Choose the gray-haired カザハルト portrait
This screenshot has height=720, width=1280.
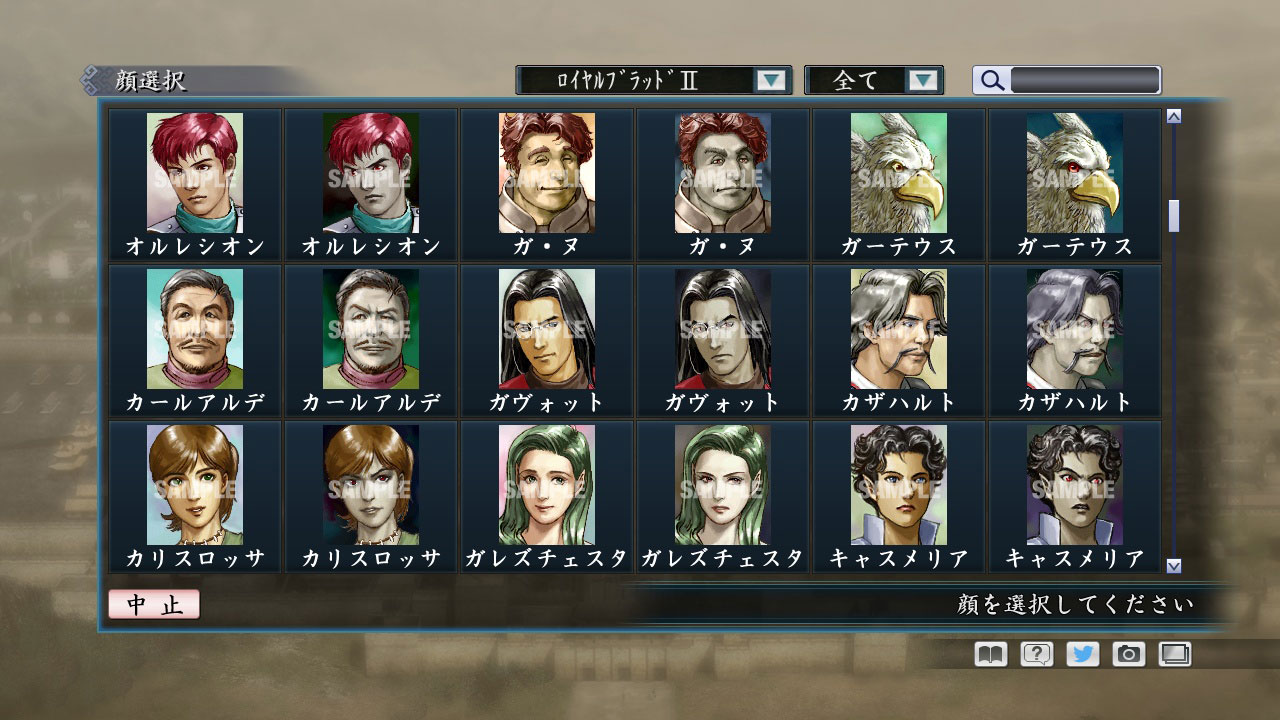click(x=899, y=328)
